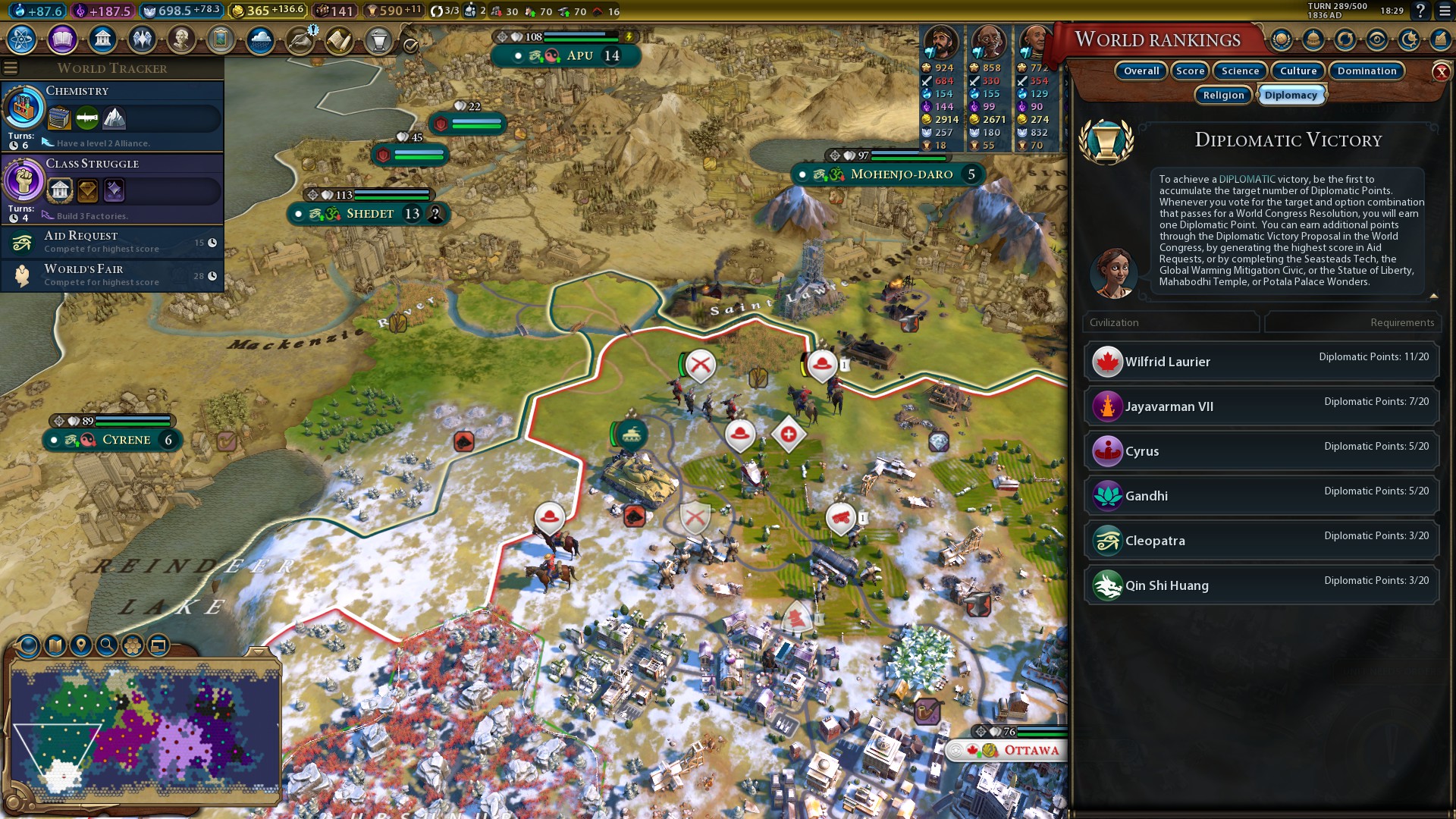1456x819 pixels.
Task: Close the World Rankings panel
Action: pyautogui.click(x=1441, y=72)
